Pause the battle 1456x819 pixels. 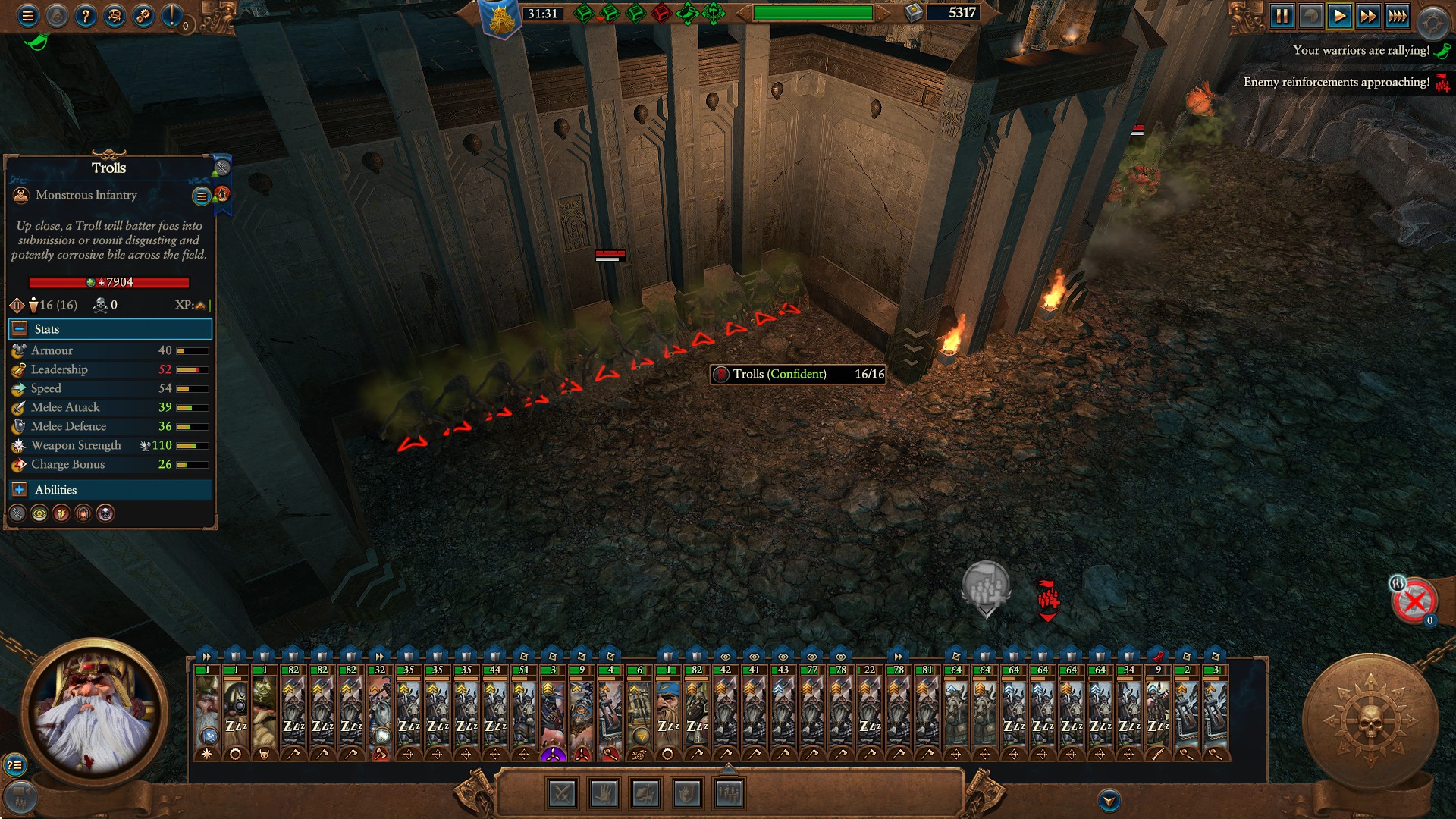(1282, 16)
